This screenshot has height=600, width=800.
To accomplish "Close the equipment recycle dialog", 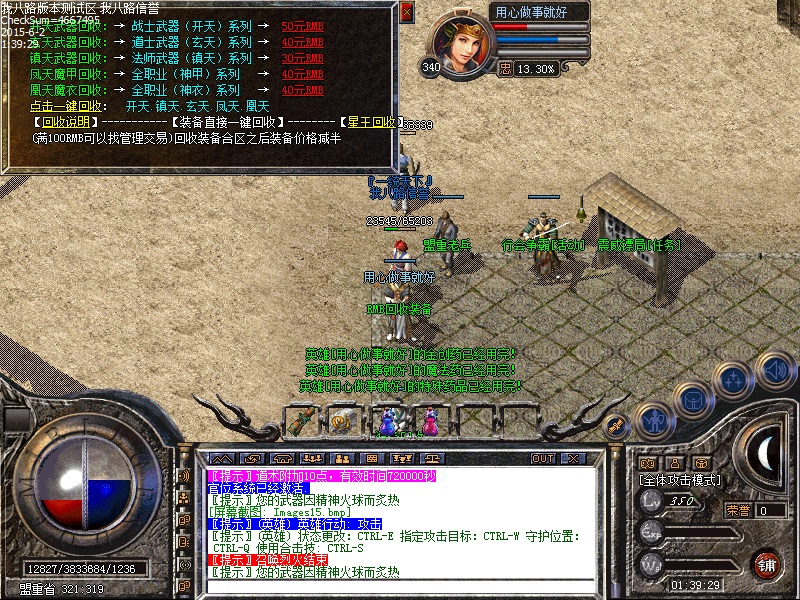I will pyautogui.click(x=406, y=12).
